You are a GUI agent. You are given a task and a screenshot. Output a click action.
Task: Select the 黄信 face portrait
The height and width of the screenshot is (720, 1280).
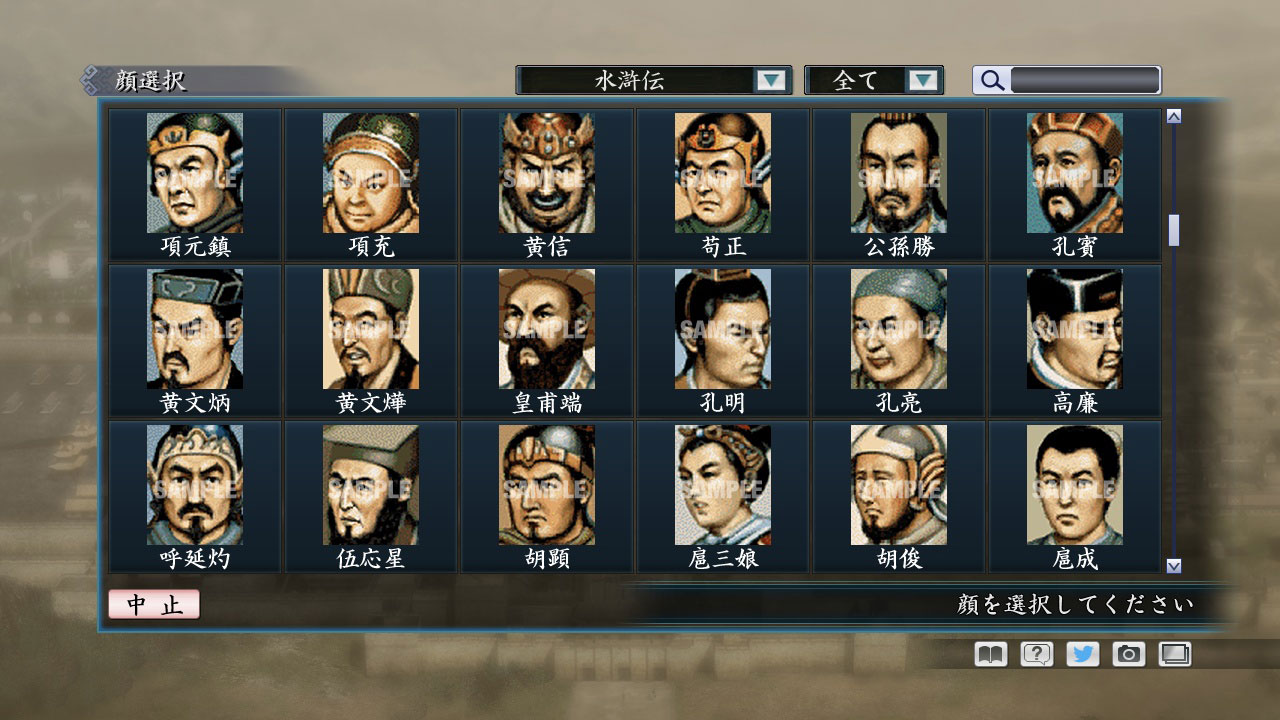[x=546, y=172]
